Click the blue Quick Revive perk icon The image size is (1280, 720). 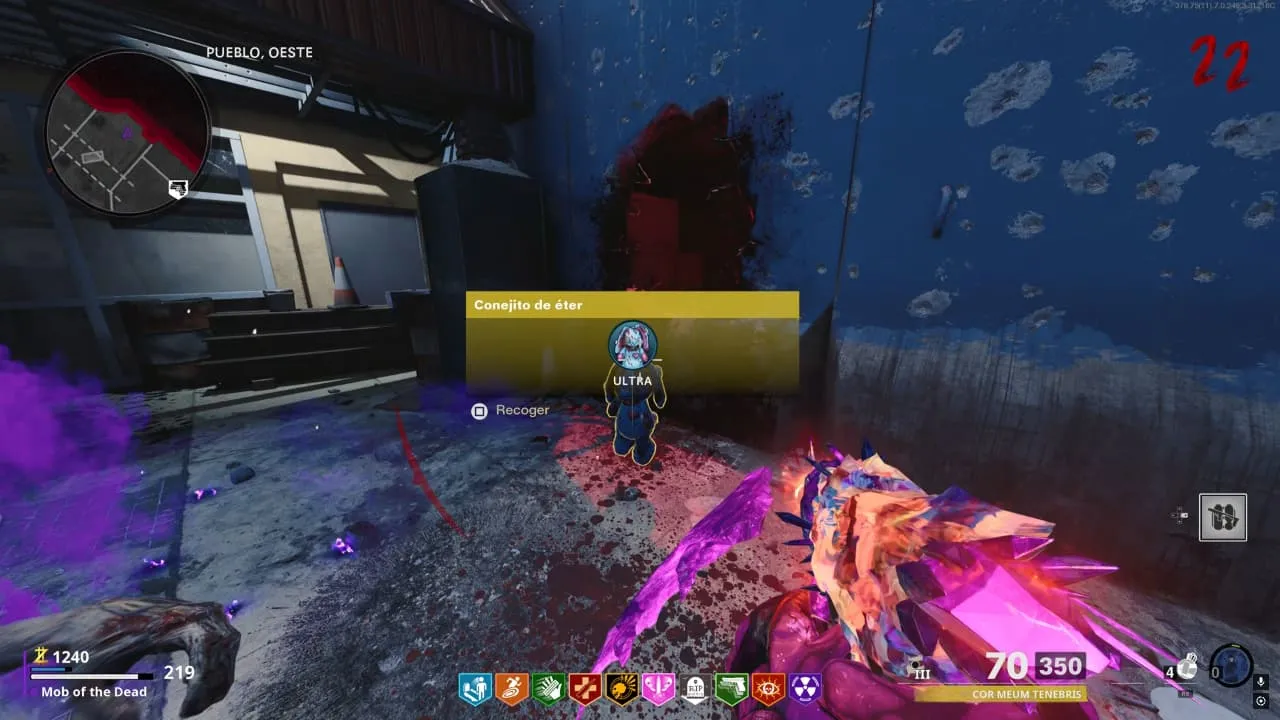475,688
